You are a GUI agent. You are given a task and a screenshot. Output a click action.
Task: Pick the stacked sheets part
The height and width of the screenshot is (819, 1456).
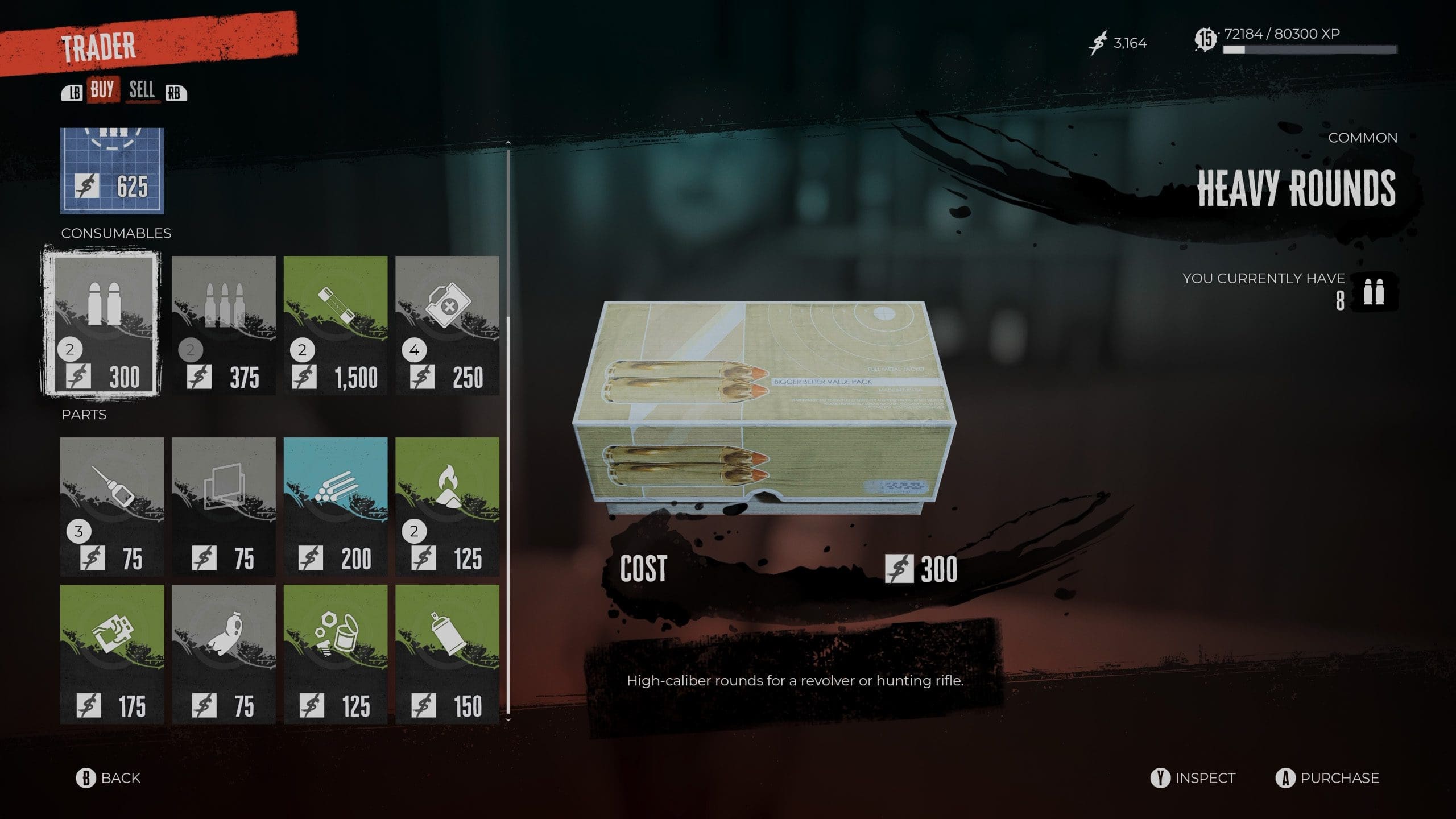click(224, 506)
